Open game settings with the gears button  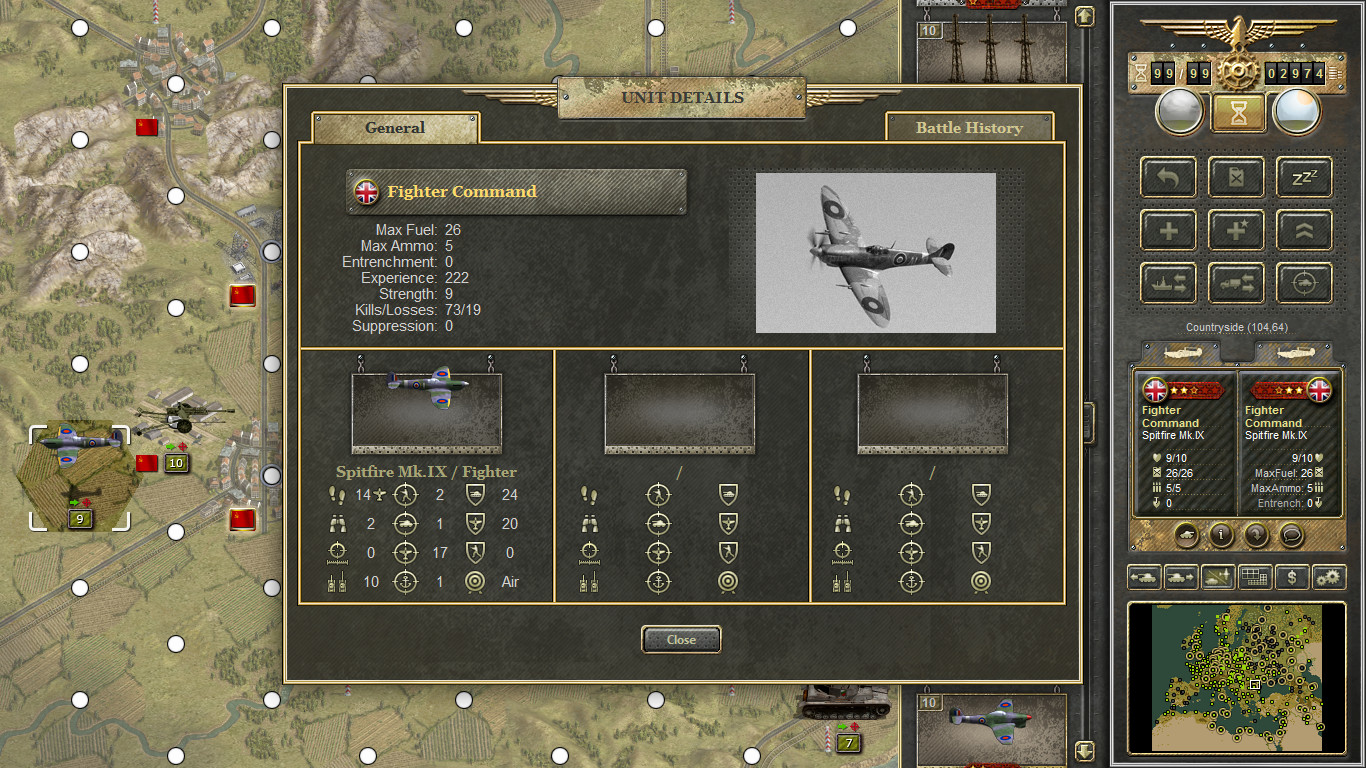pos(1329,577)
